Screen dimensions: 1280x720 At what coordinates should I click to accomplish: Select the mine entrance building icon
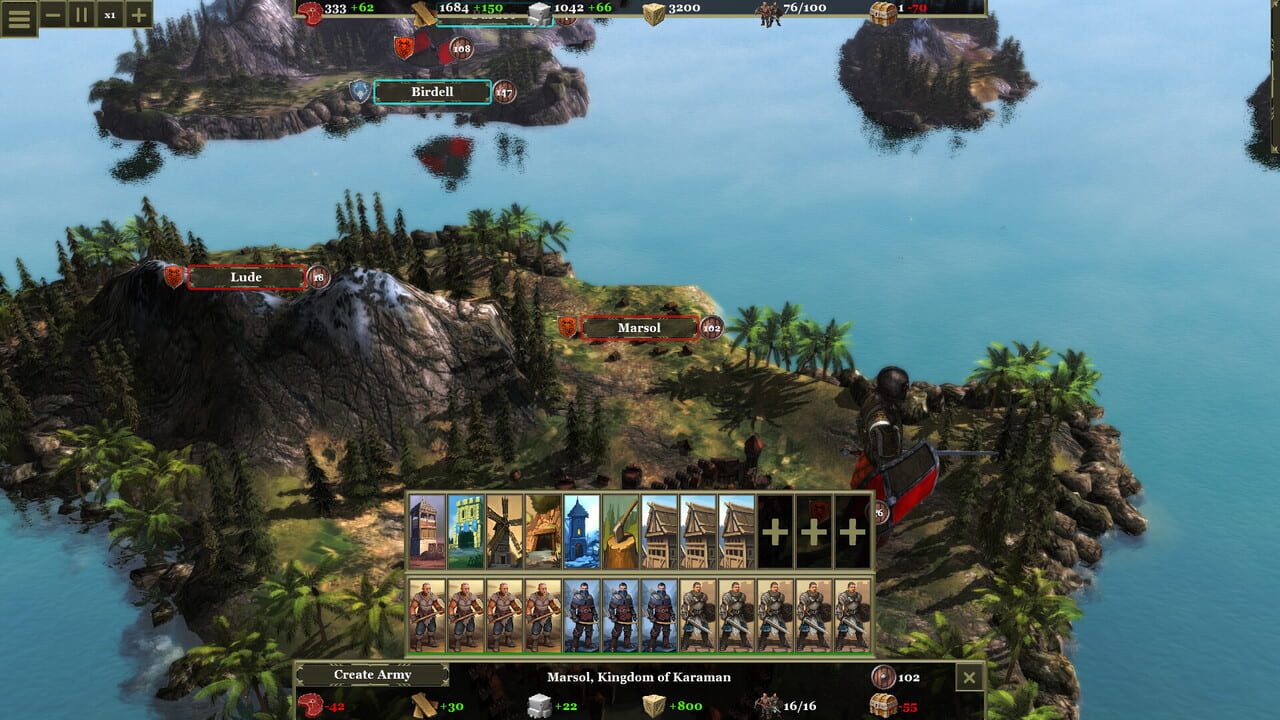[x=539, y=525]
